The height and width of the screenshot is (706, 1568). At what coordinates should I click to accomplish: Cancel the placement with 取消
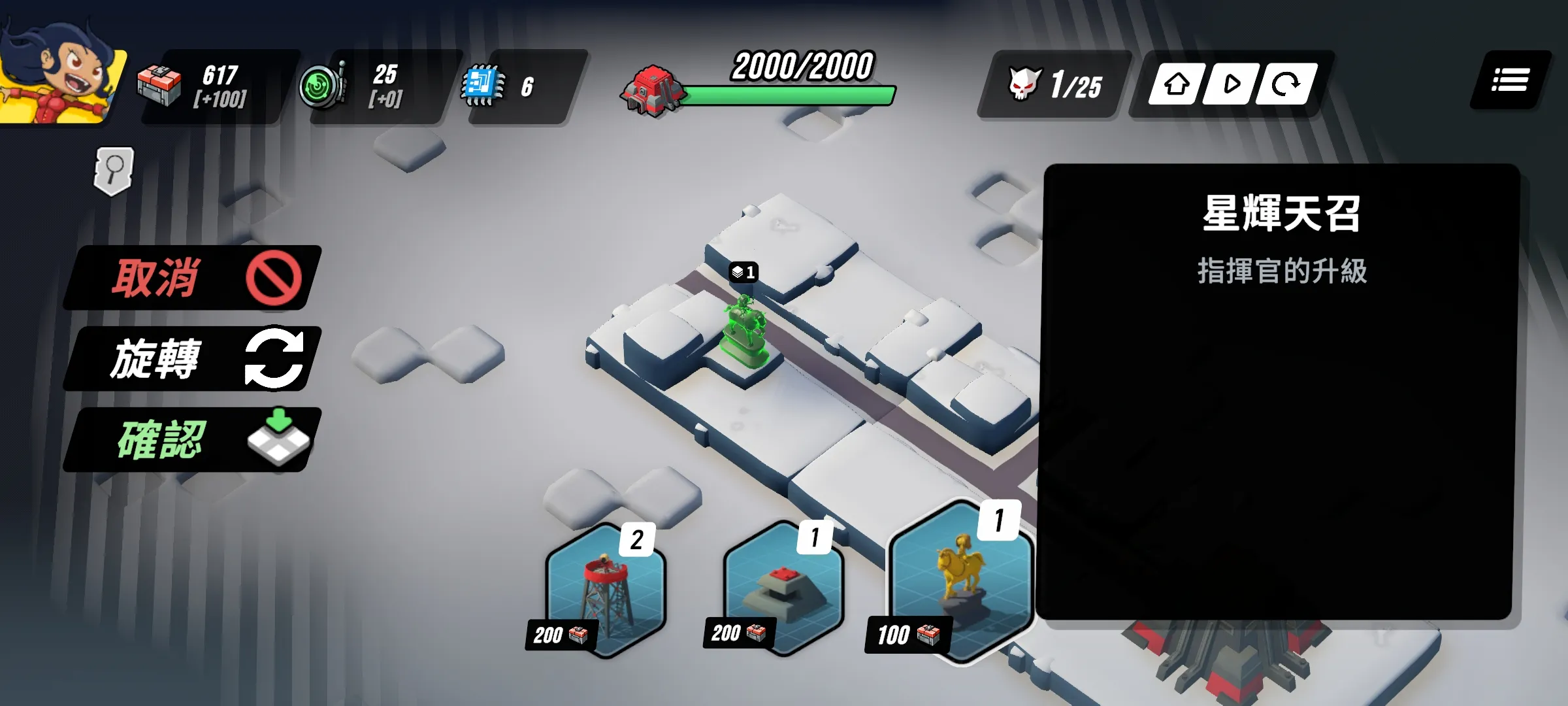[x=193, y=278]
